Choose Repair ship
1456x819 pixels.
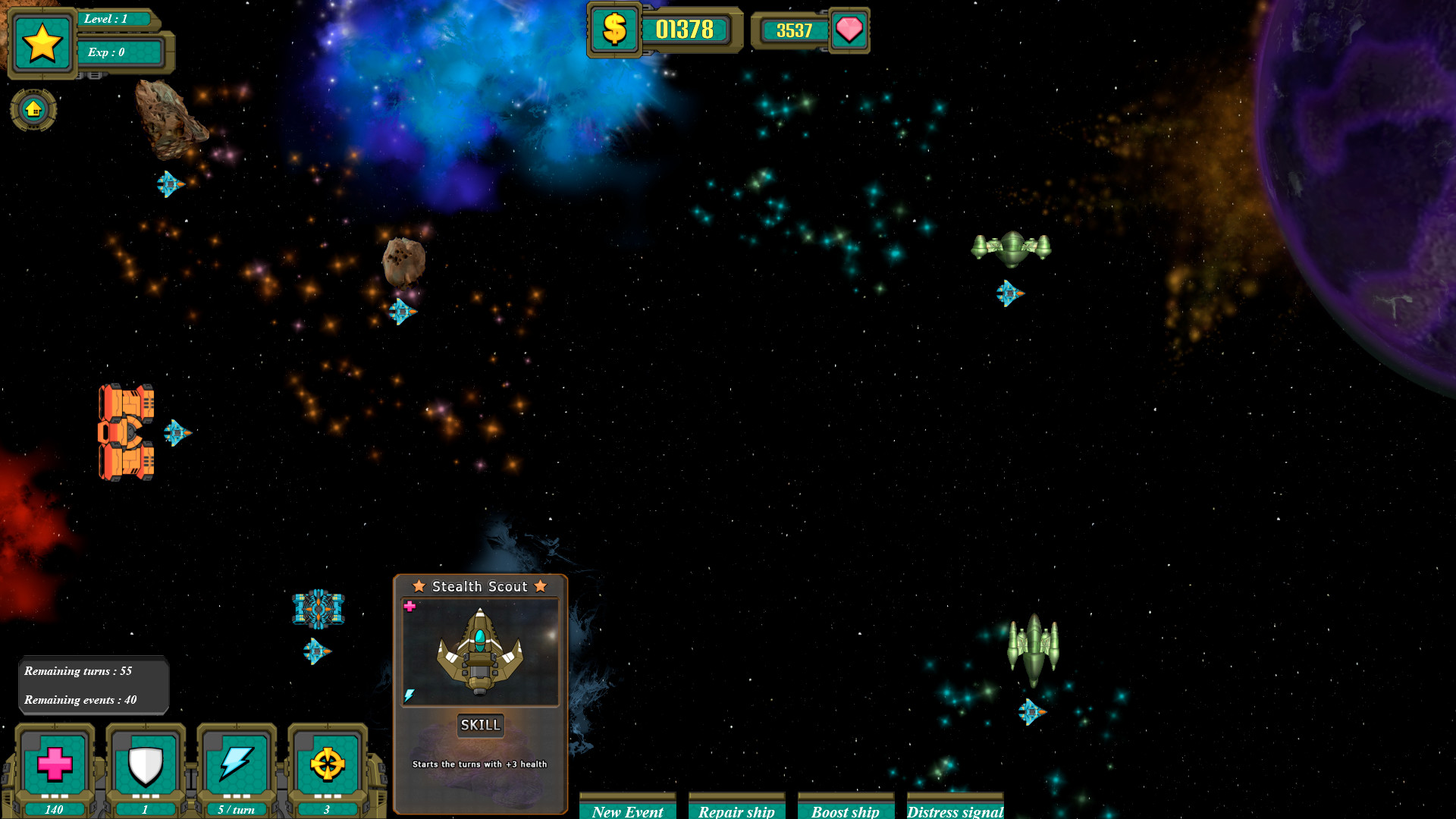coord(736,809)
